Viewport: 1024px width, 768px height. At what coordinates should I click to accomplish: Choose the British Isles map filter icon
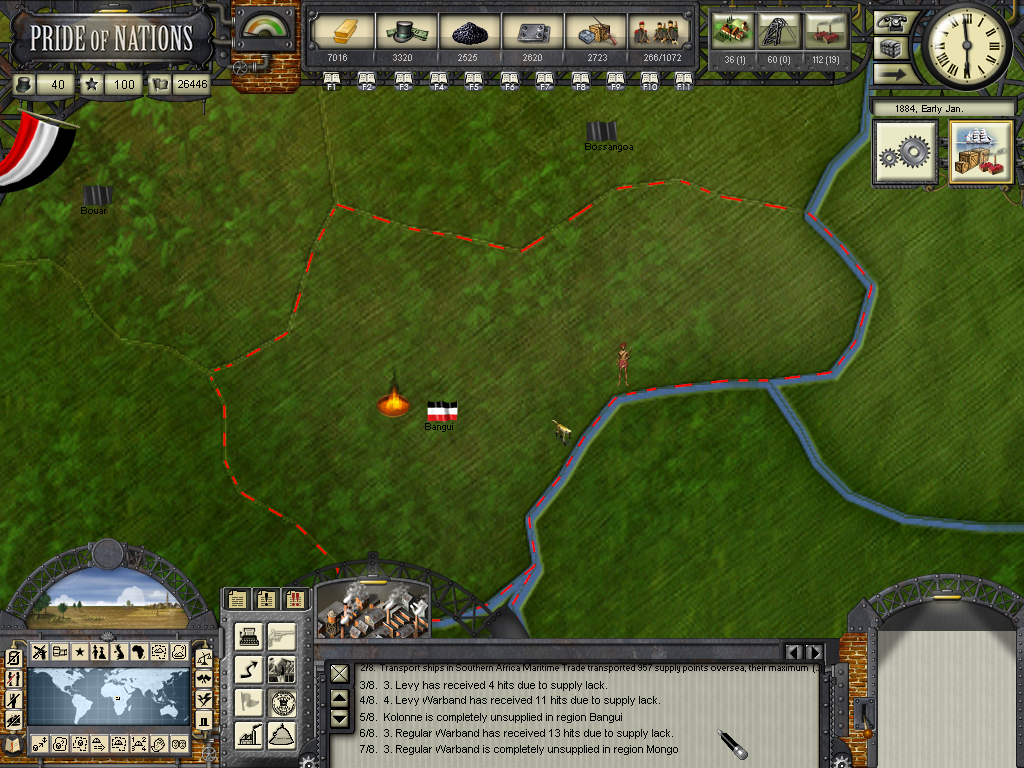[119, 652]
